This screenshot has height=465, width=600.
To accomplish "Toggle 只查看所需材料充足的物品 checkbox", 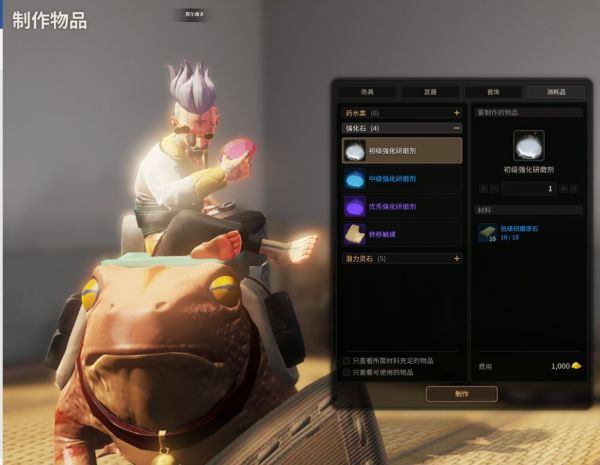I will [347, 360].
